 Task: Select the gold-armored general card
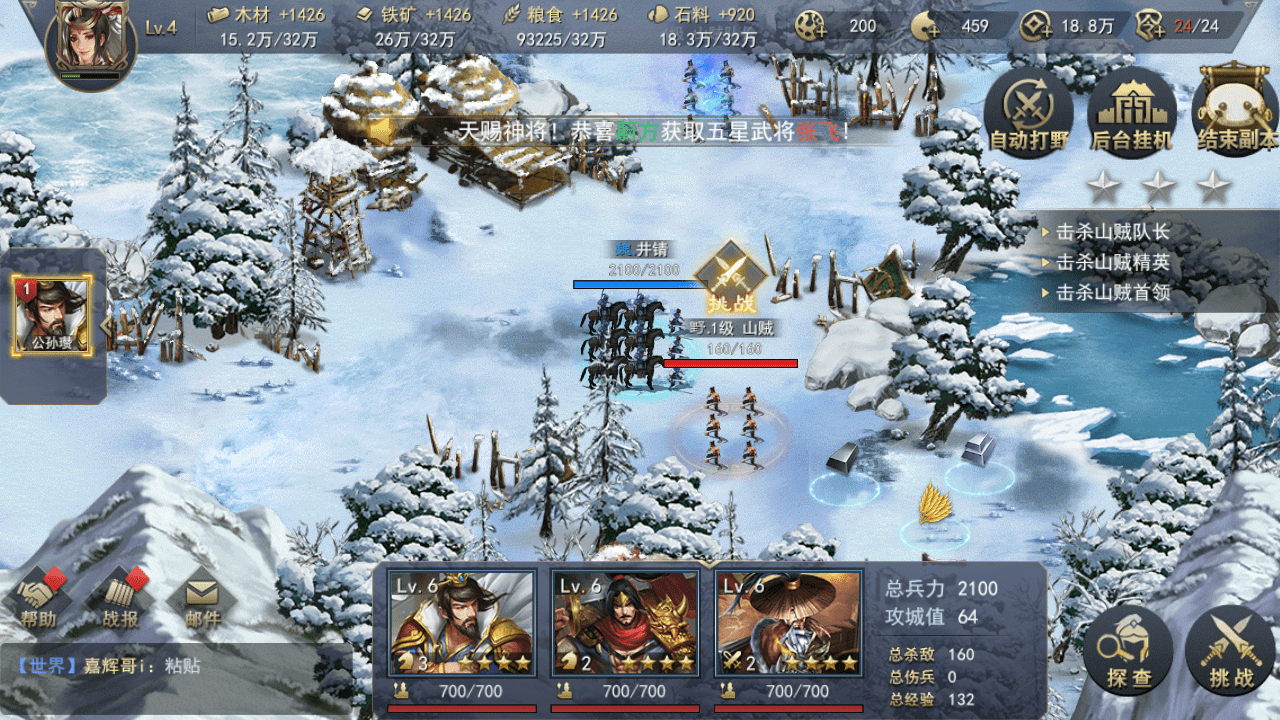[x=461, y=625]
